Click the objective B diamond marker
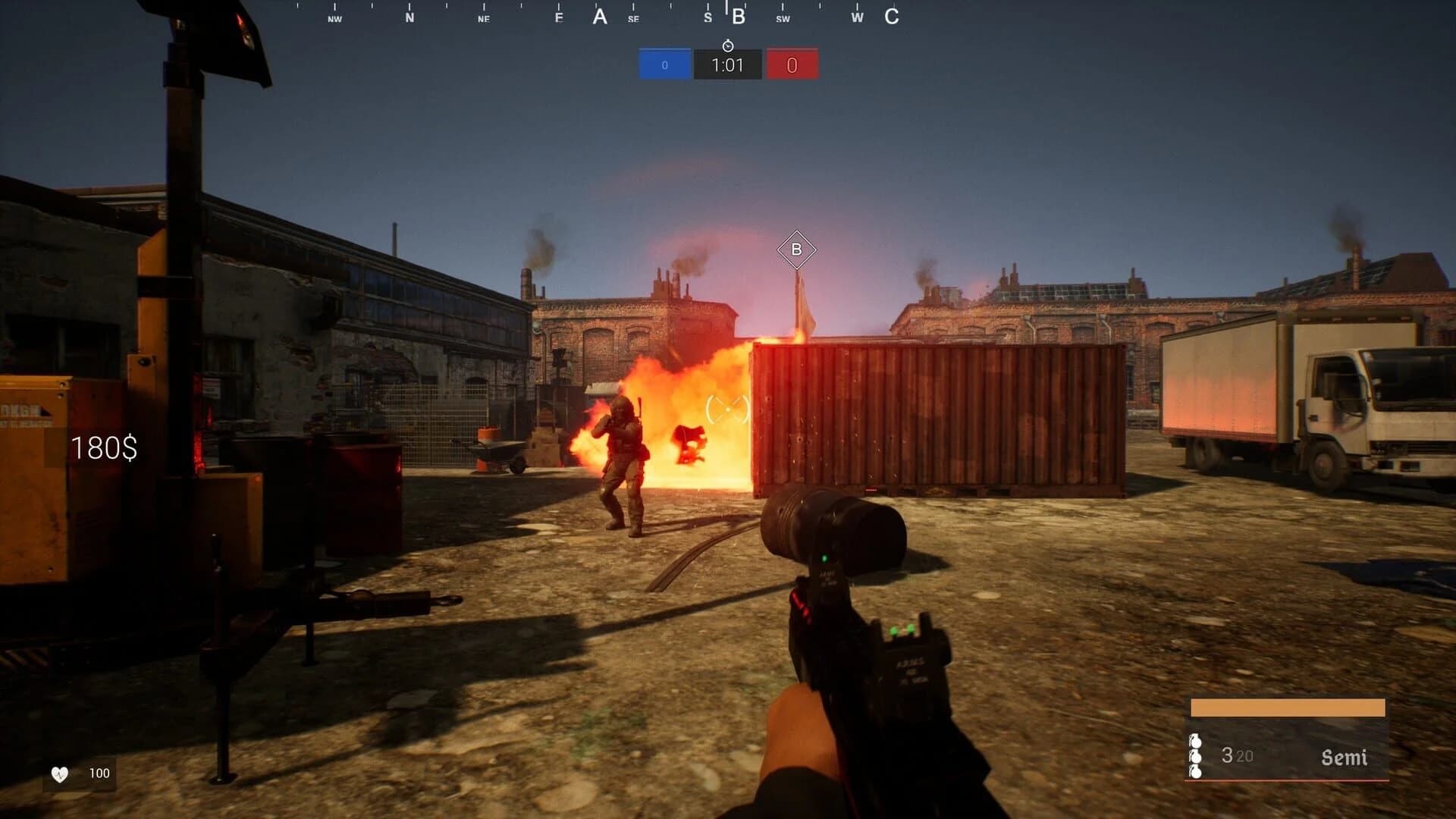Image resolution: width=1456 pixels, height=819 pixels. tap(797, 249)
